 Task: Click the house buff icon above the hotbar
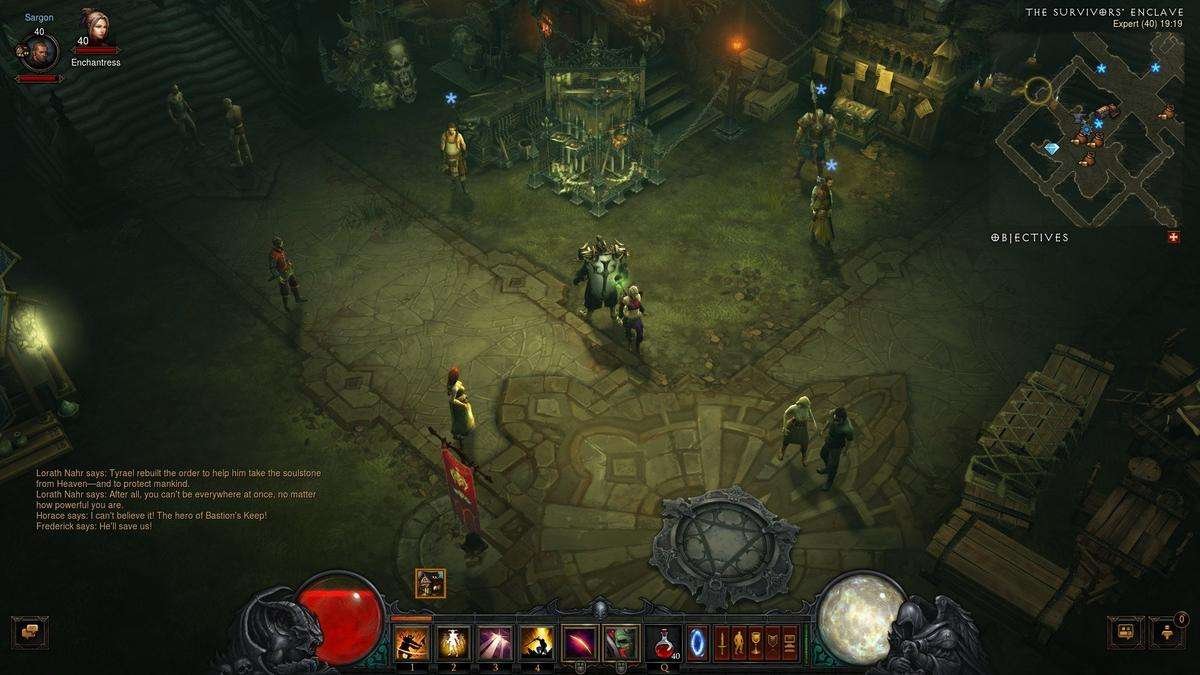(430, 583)
